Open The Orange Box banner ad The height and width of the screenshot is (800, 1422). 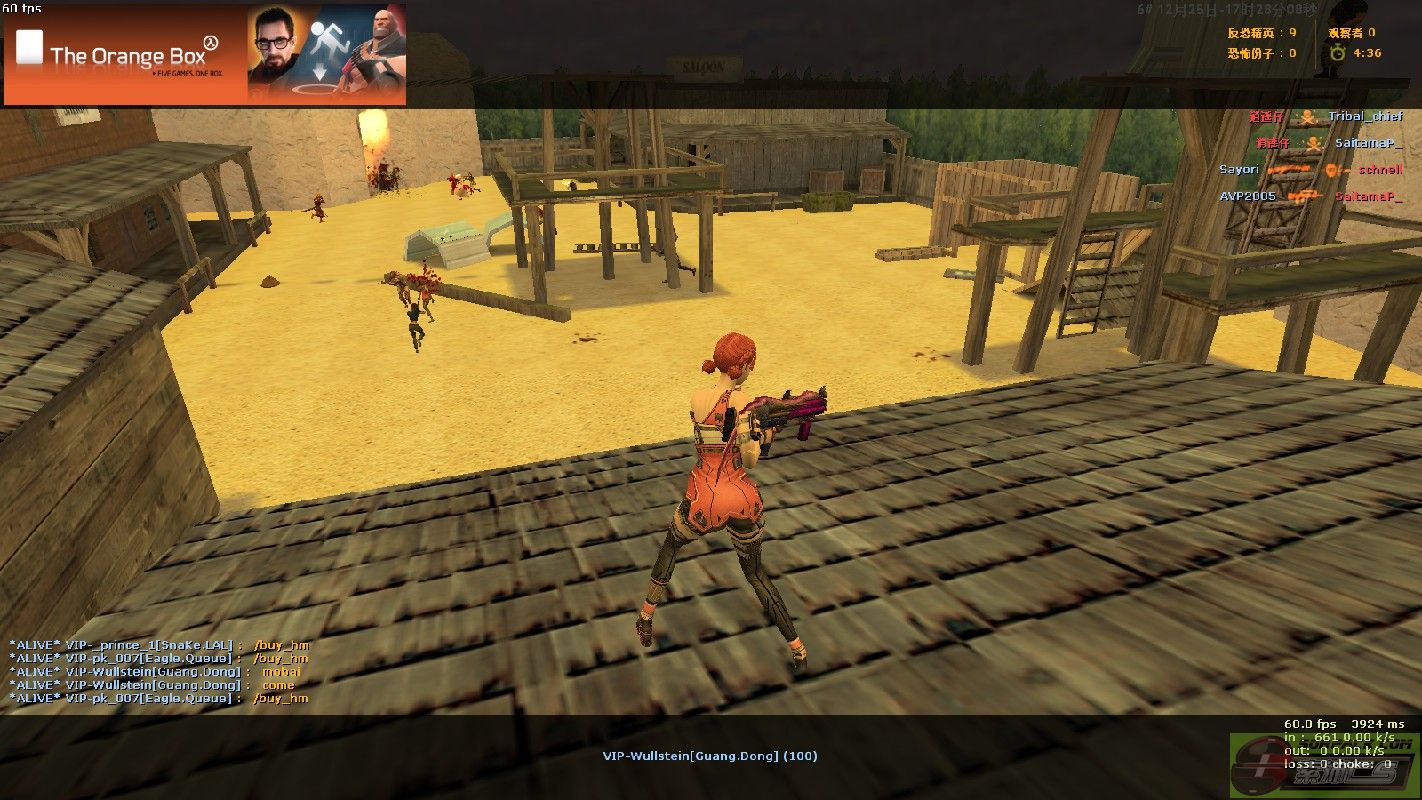205,54
